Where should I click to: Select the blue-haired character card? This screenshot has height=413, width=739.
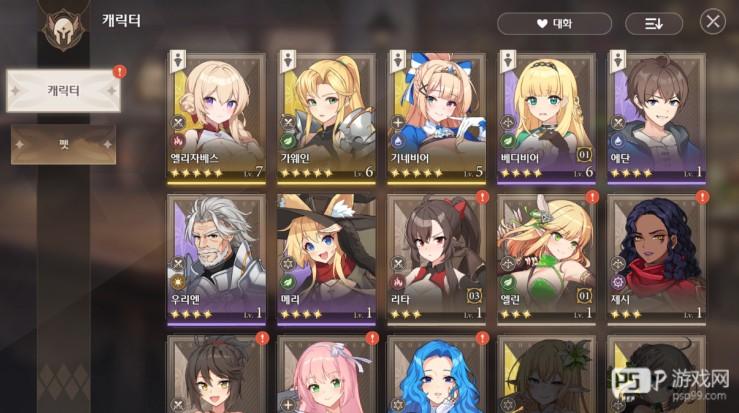[436, 375]
